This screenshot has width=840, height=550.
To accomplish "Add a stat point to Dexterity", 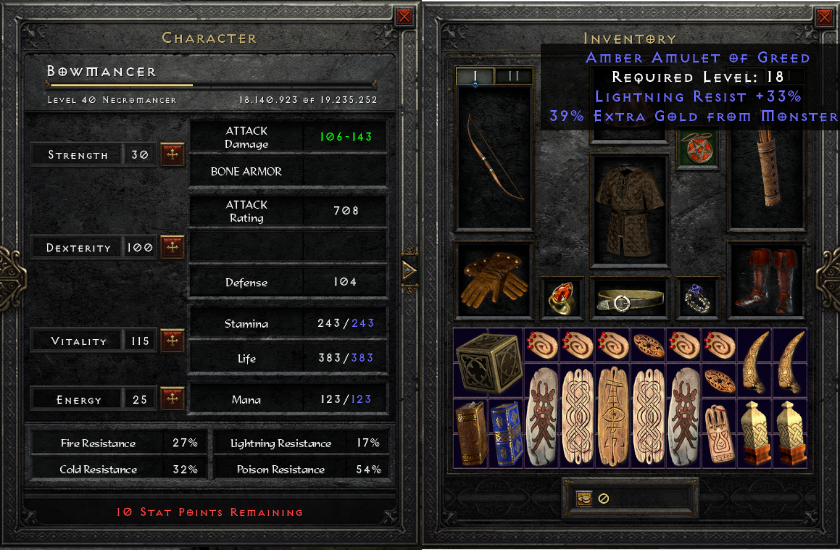I will coord(172,247).
